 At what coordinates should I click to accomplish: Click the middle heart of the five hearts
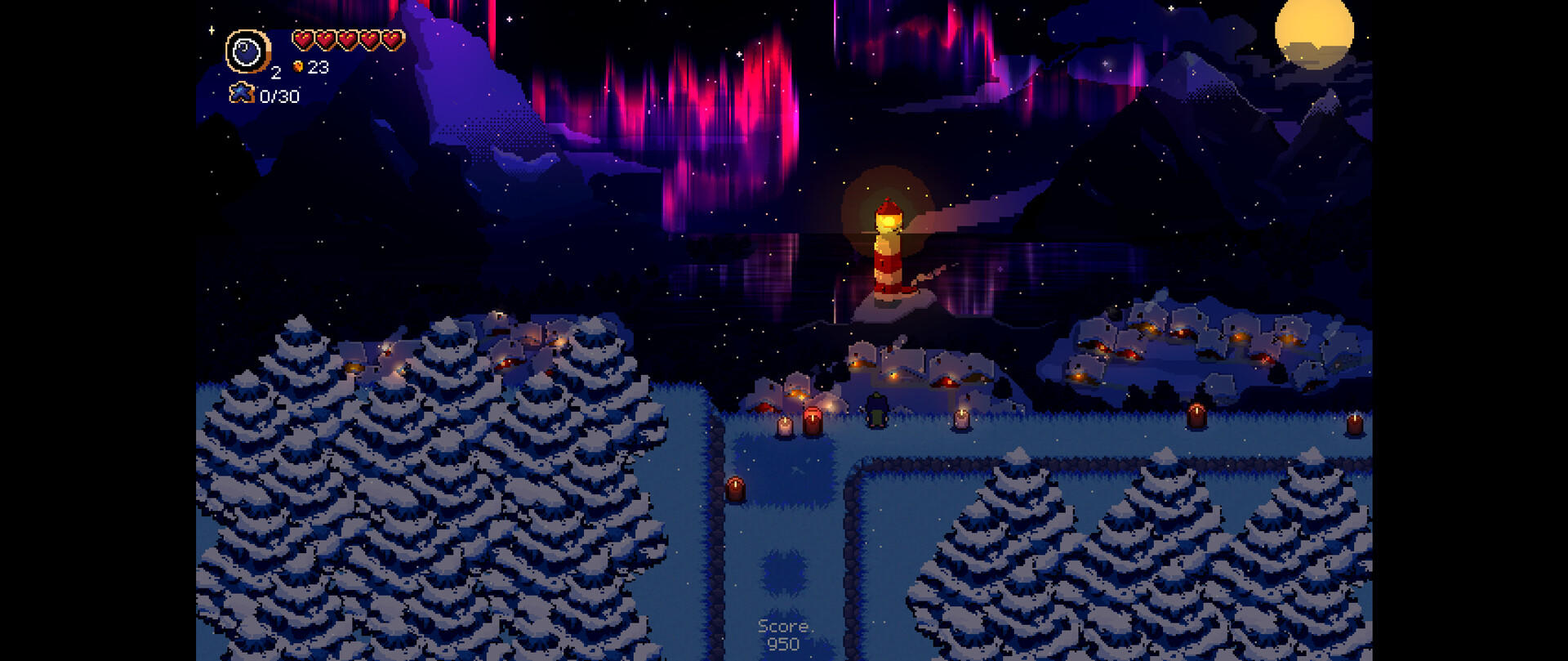(345, 39)
